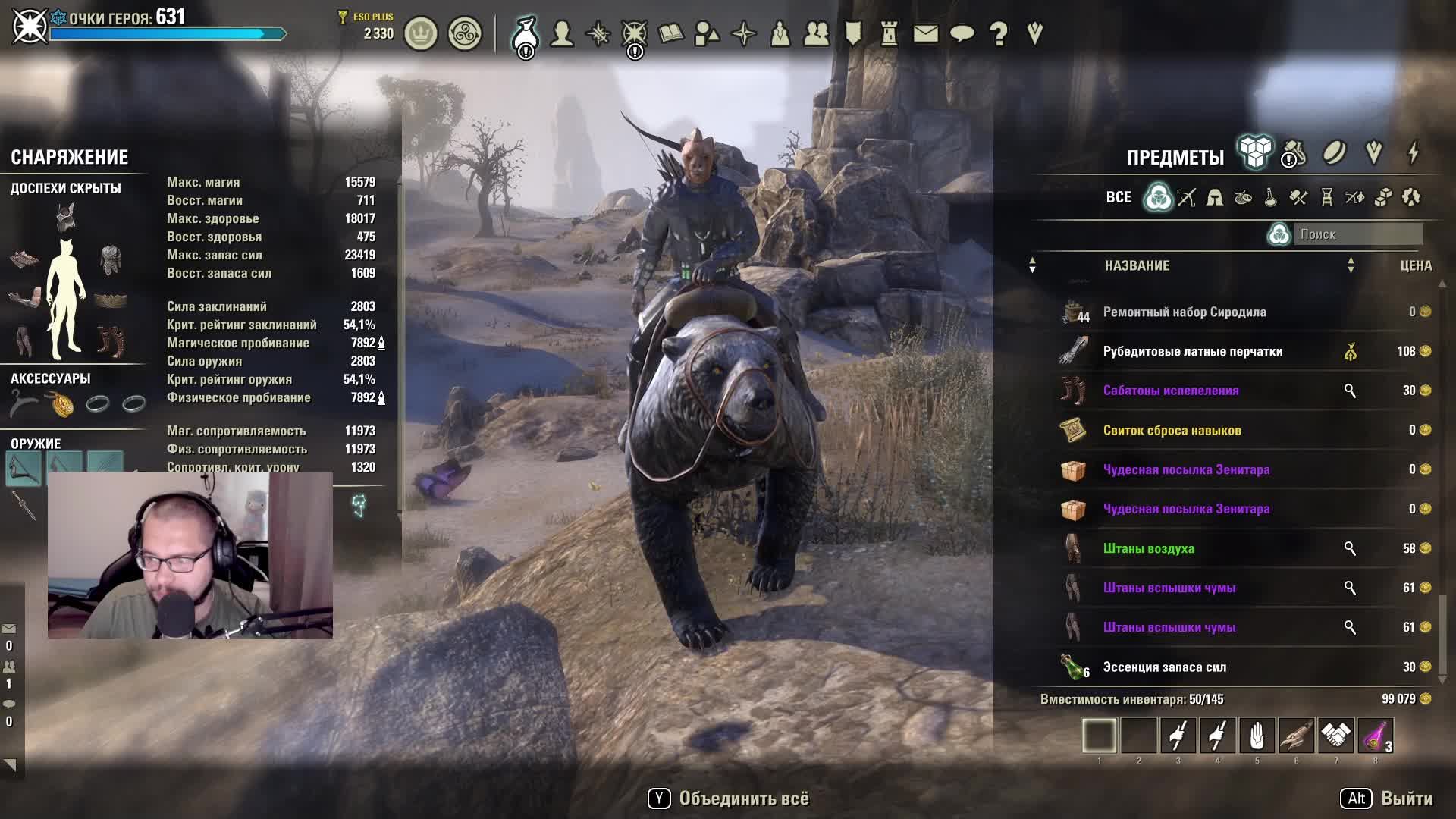This screenshot has height=819, width=1456.
Task: Select the Сабатоны испепеления item
Action: click(x=1170, y=391)
